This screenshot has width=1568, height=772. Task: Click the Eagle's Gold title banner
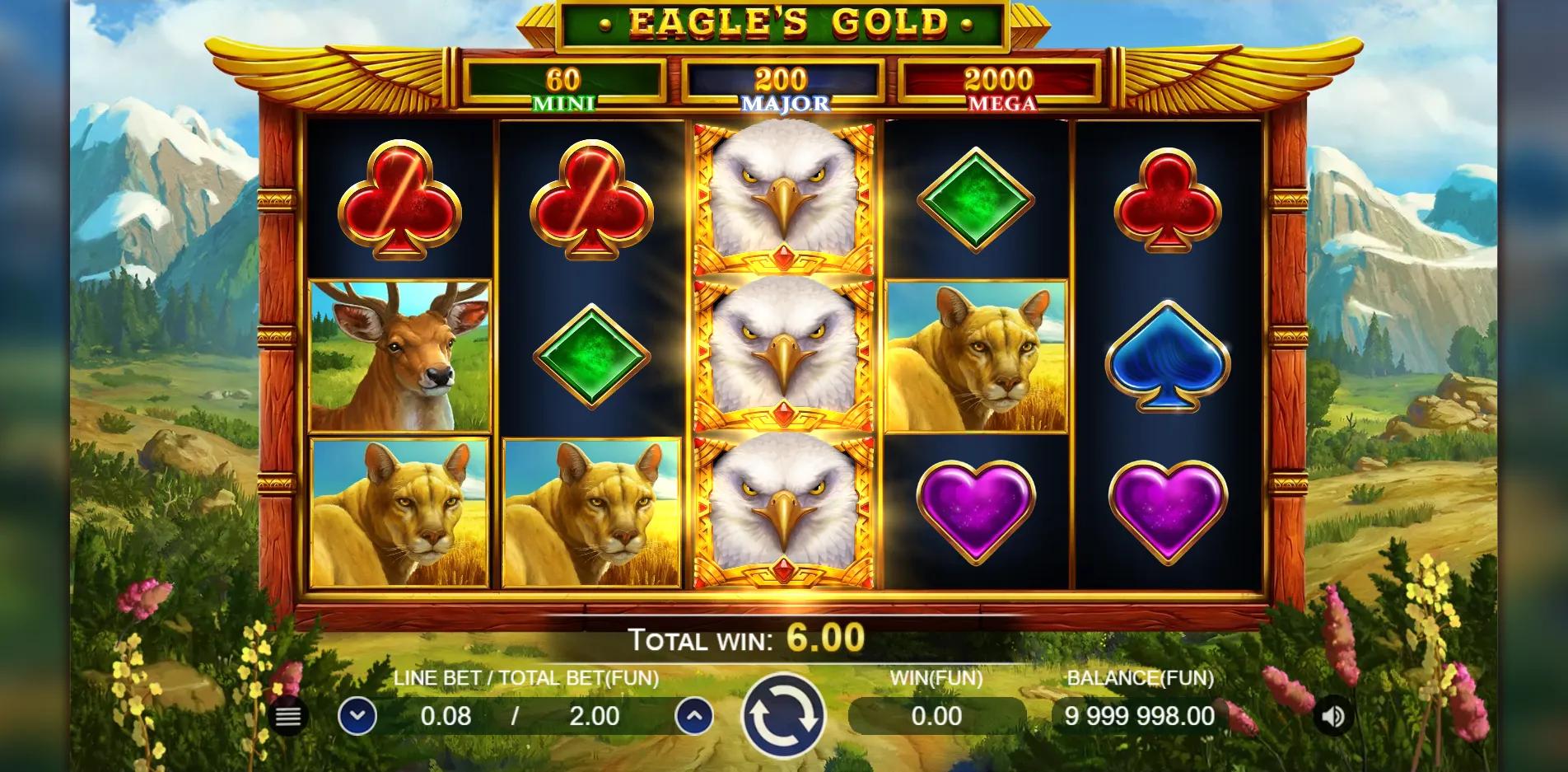[782, 25]
